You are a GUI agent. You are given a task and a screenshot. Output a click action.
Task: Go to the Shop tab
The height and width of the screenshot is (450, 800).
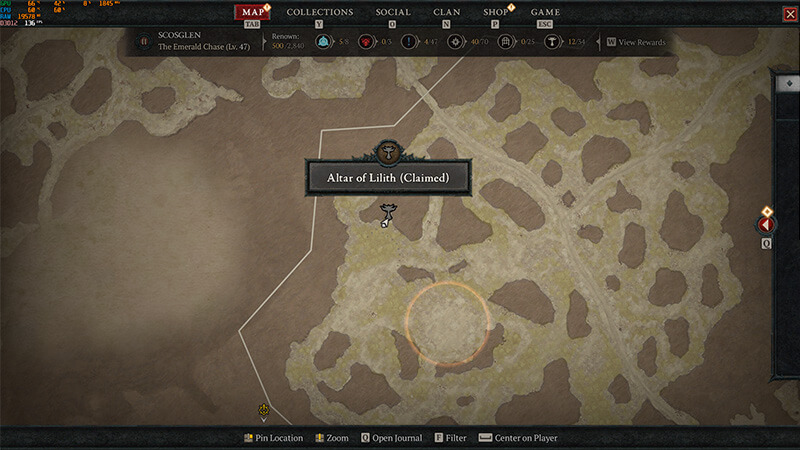495,12
